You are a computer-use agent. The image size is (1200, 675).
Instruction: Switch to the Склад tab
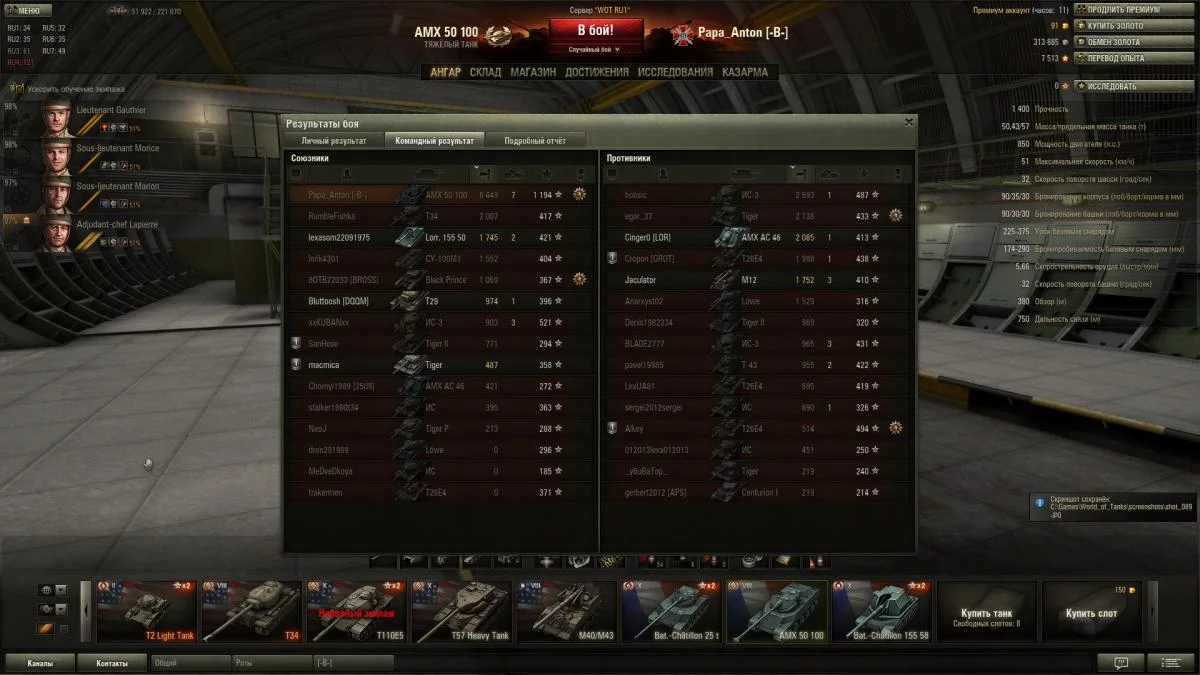coord(485,72)
